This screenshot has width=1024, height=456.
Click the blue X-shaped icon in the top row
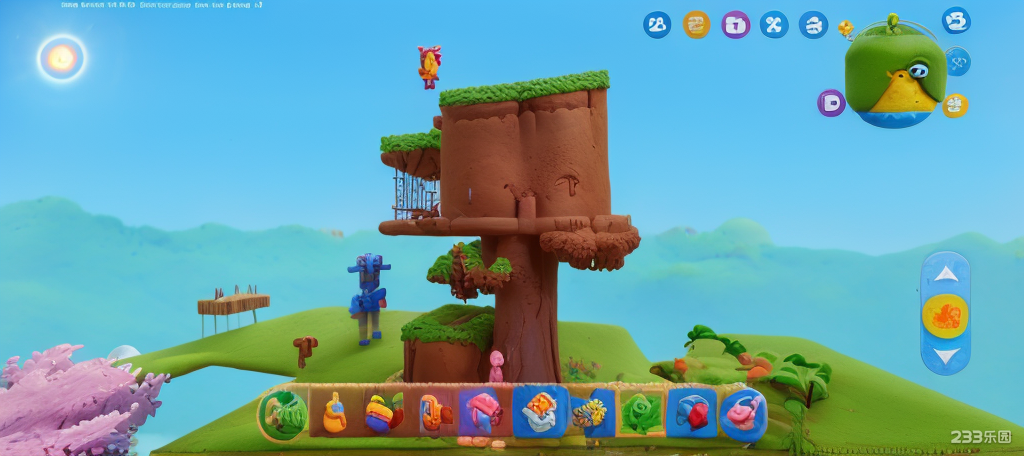click(774, 25)
